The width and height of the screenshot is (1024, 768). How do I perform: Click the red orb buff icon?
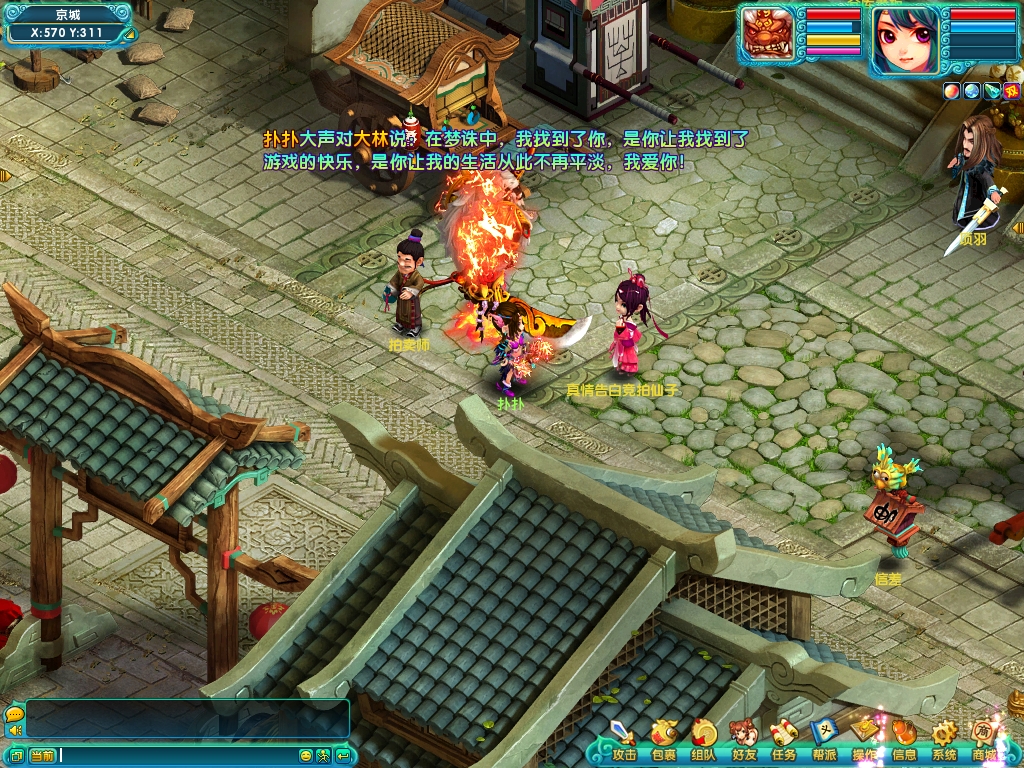point(950,91)
